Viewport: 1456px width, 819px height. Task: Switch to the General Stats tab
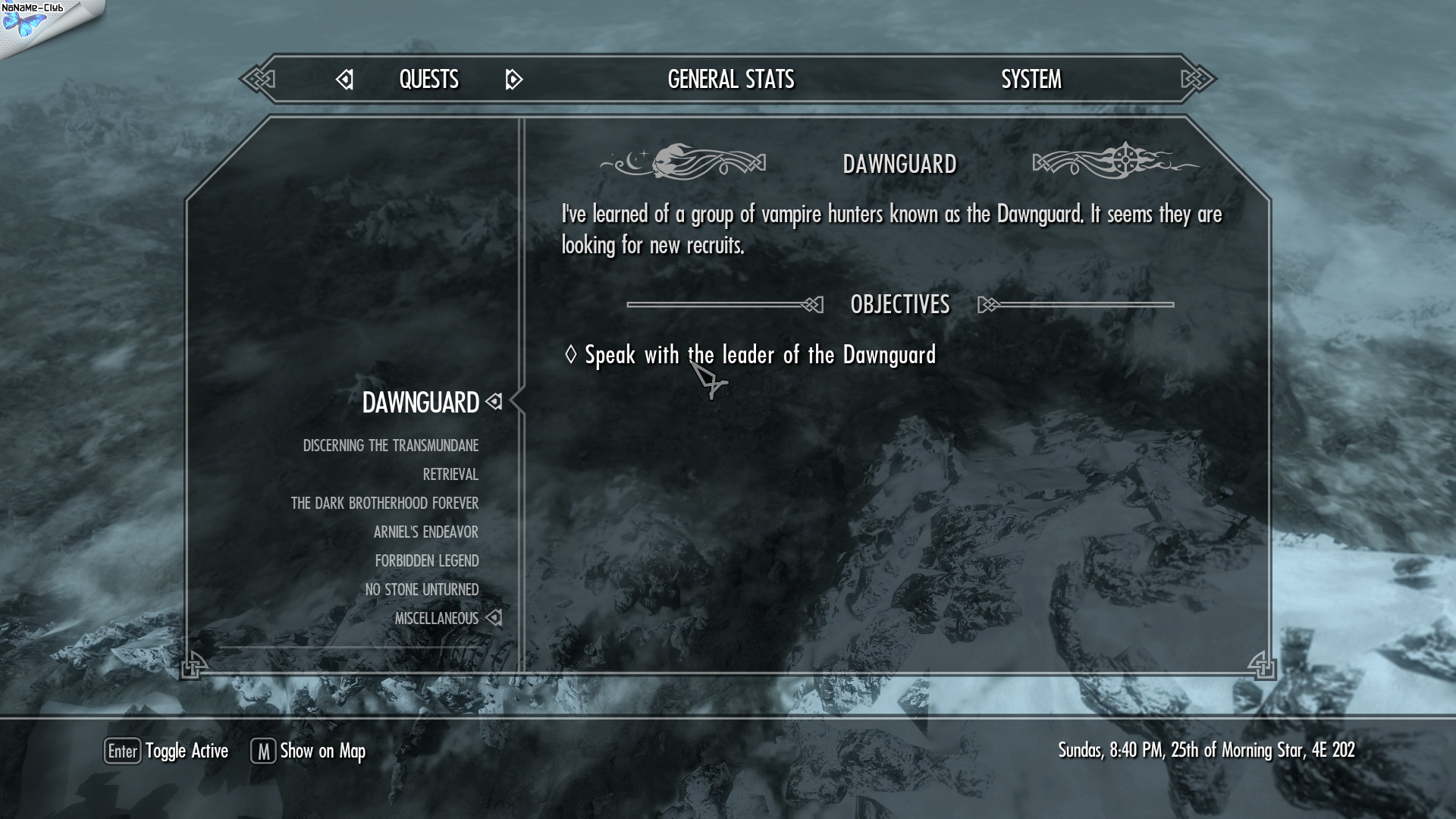730,80
